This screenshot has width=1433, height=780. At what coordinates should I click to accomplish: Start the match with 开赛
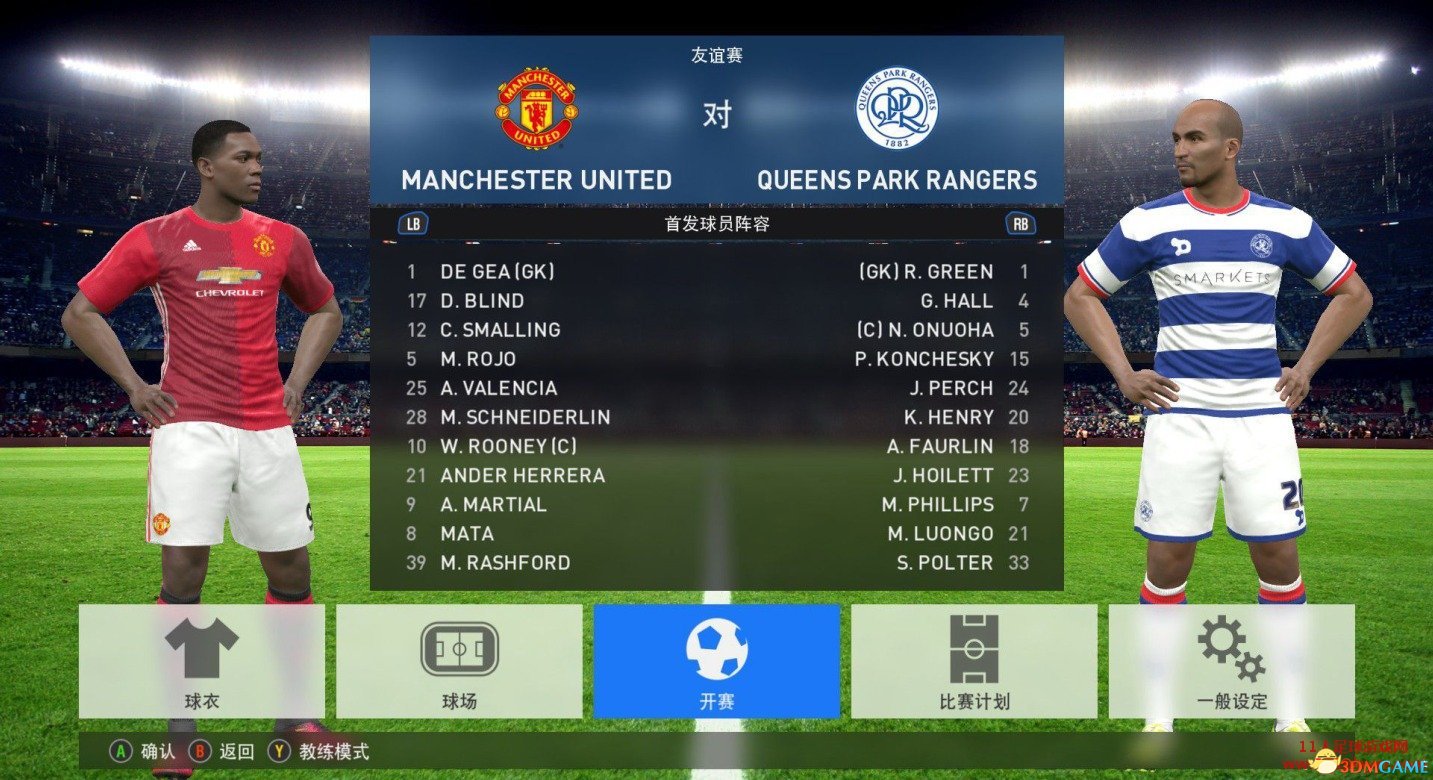point(716,660)
